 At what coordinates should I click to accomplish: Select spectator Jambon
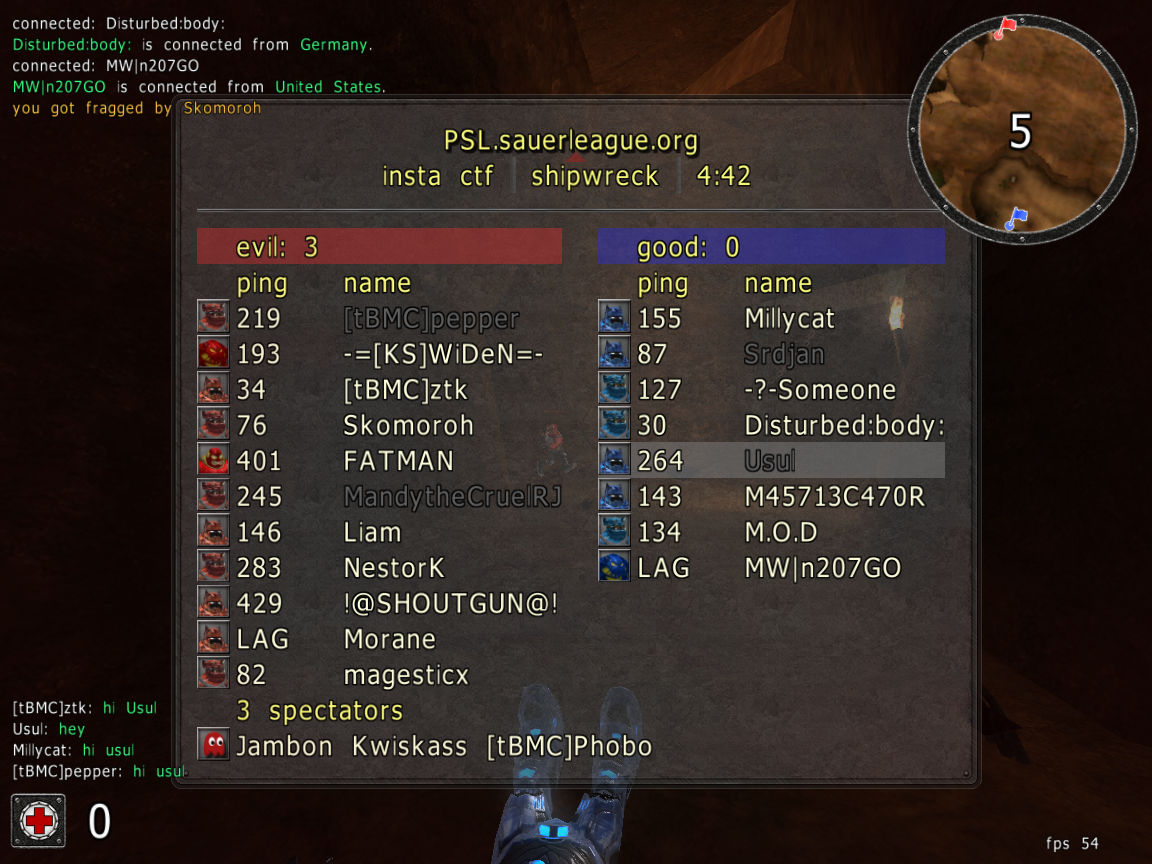284,746
